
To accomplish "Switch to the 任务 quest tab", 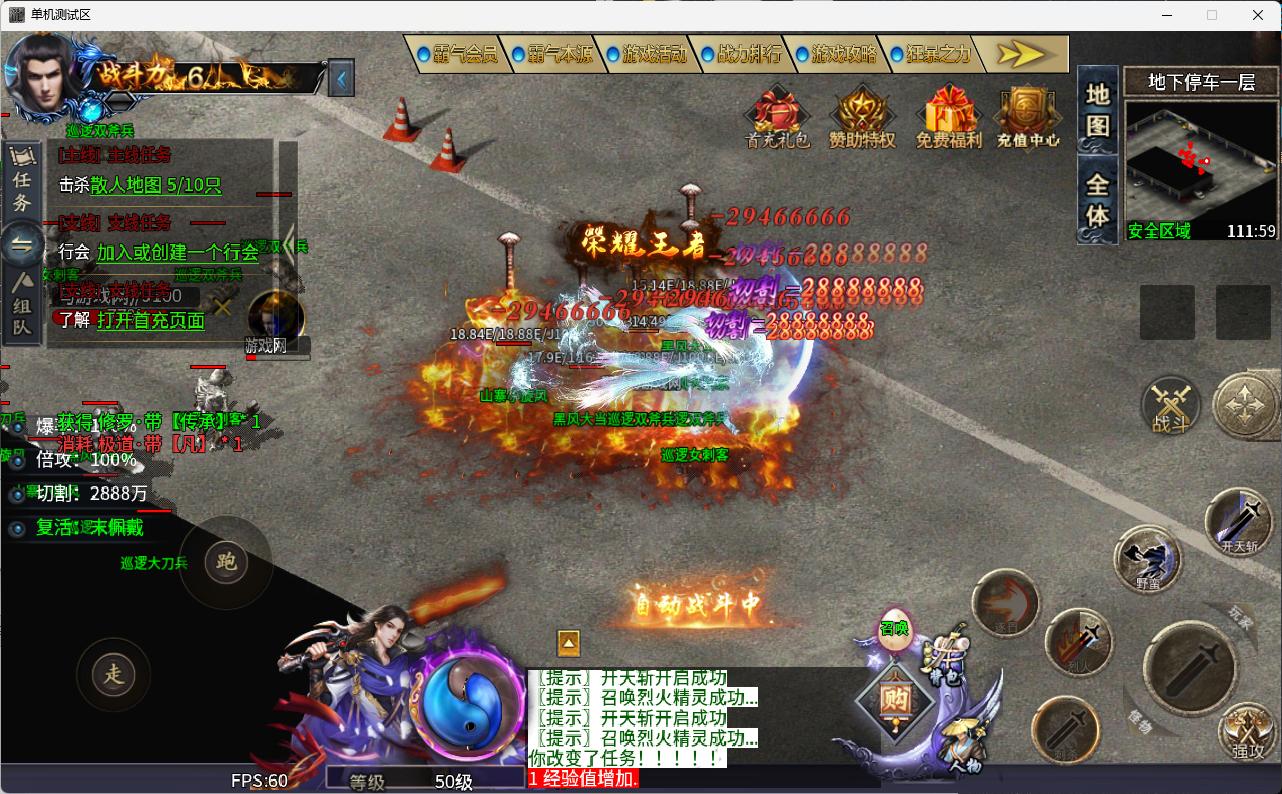I will tap(22, 180).
